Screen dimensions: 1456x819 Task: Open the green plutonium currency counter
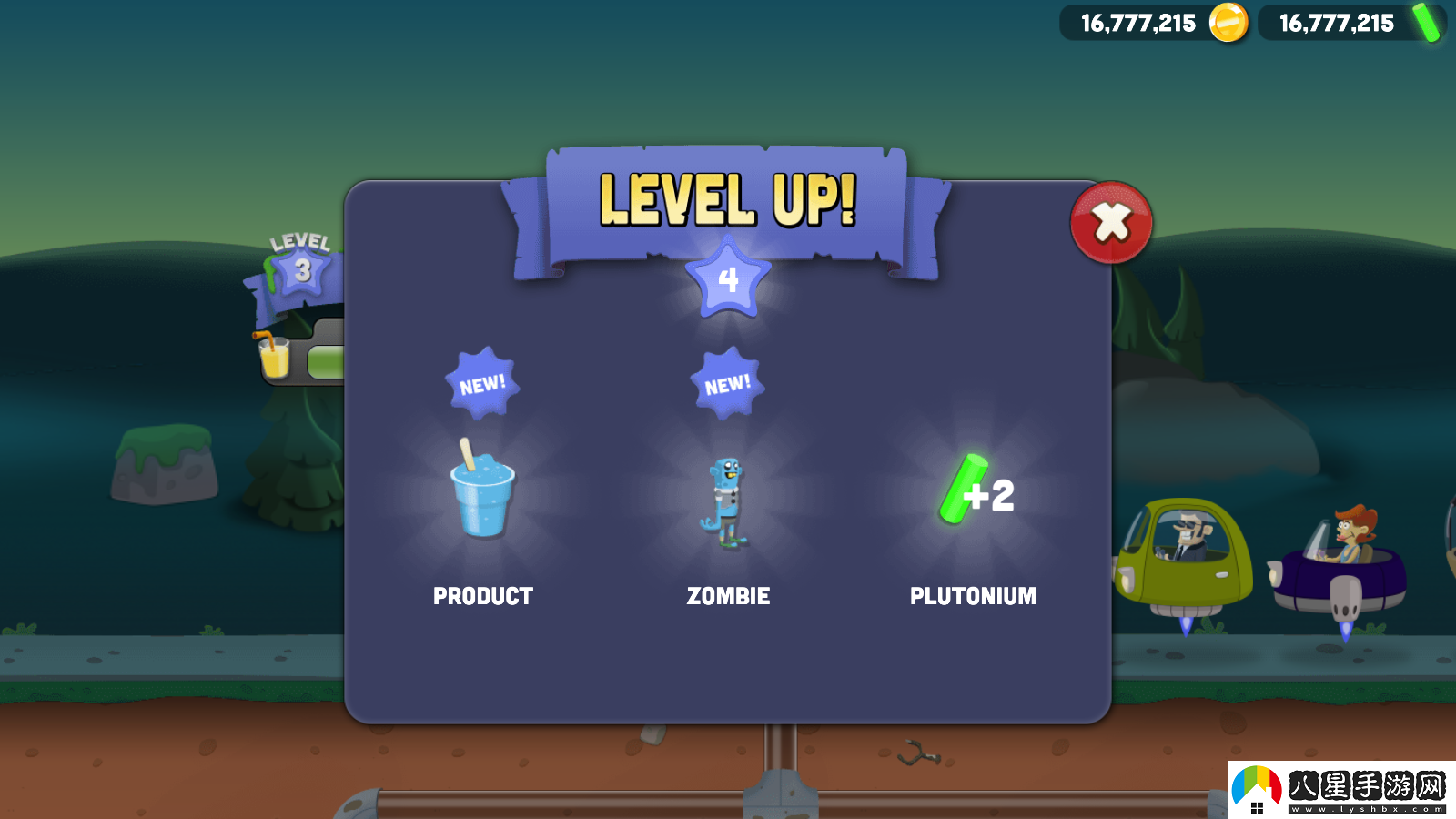click(x=1352, y=23)
